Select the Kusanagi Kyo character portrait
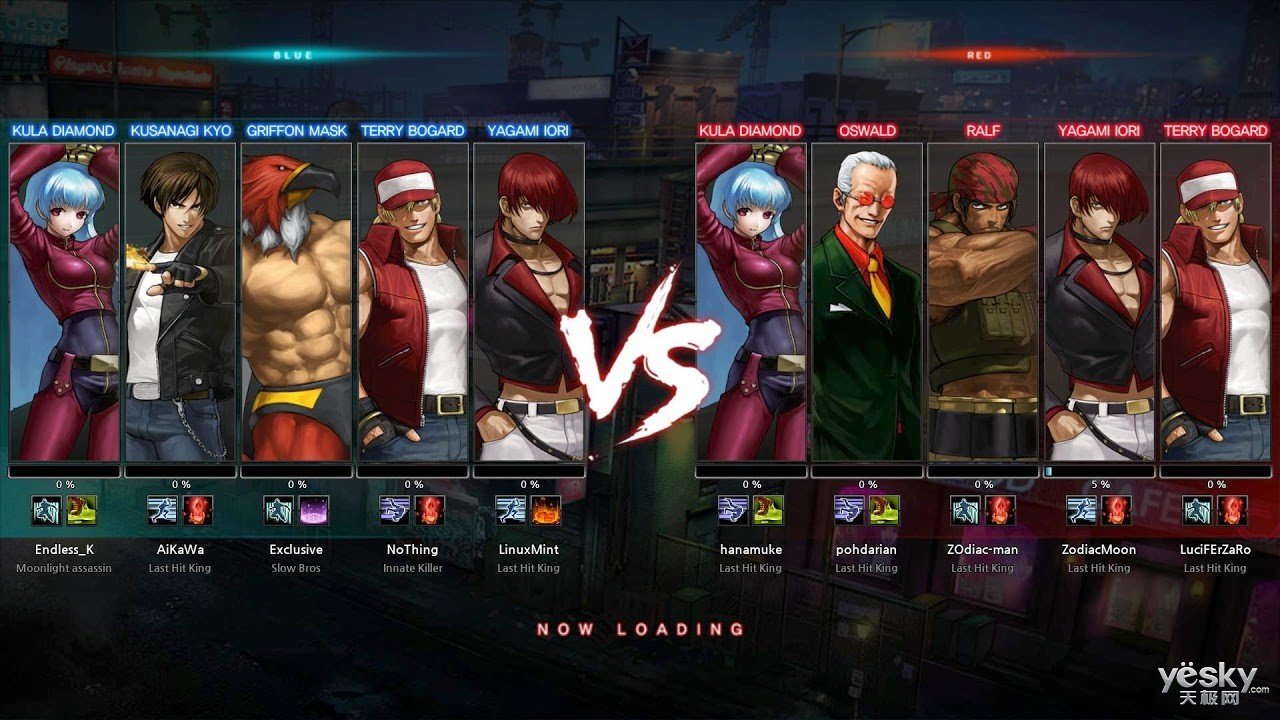1280x720 pixels. coord(180,302)
